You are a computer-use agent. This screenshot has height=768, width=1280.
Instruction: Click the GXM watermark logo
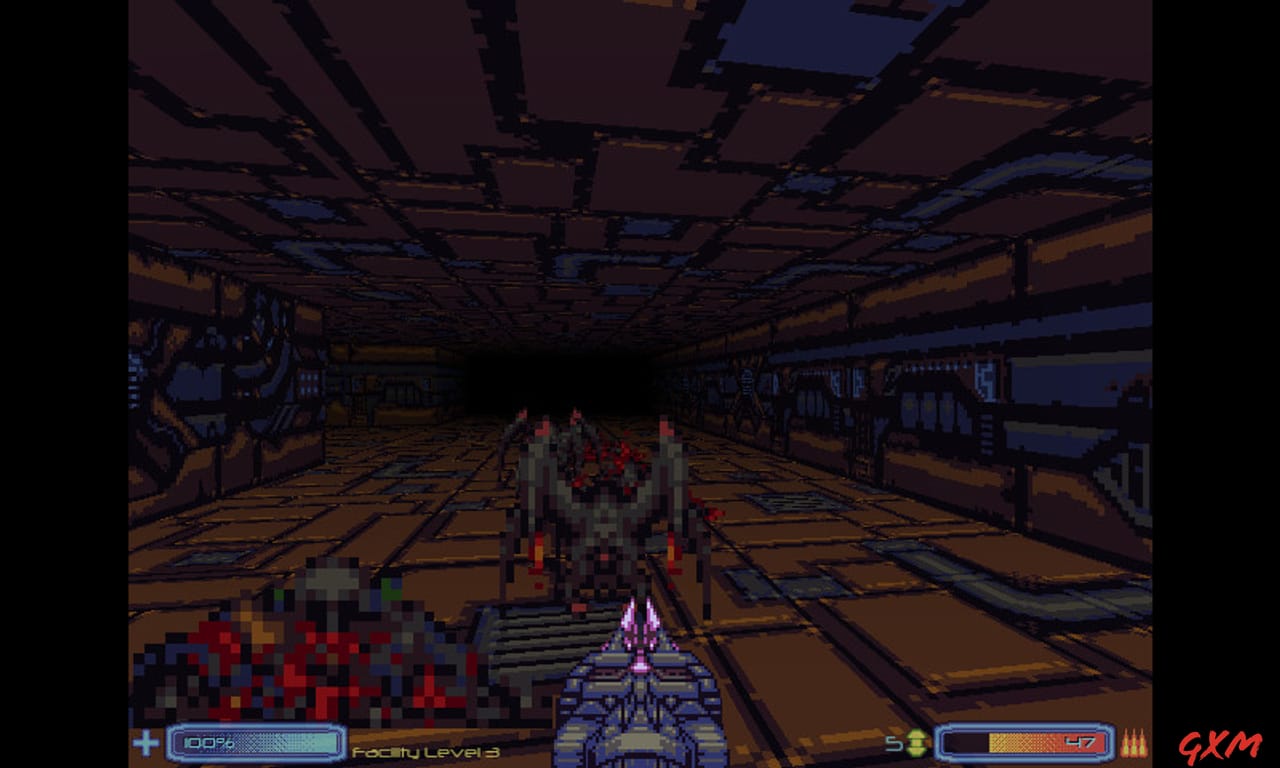tap(1222, 748)
